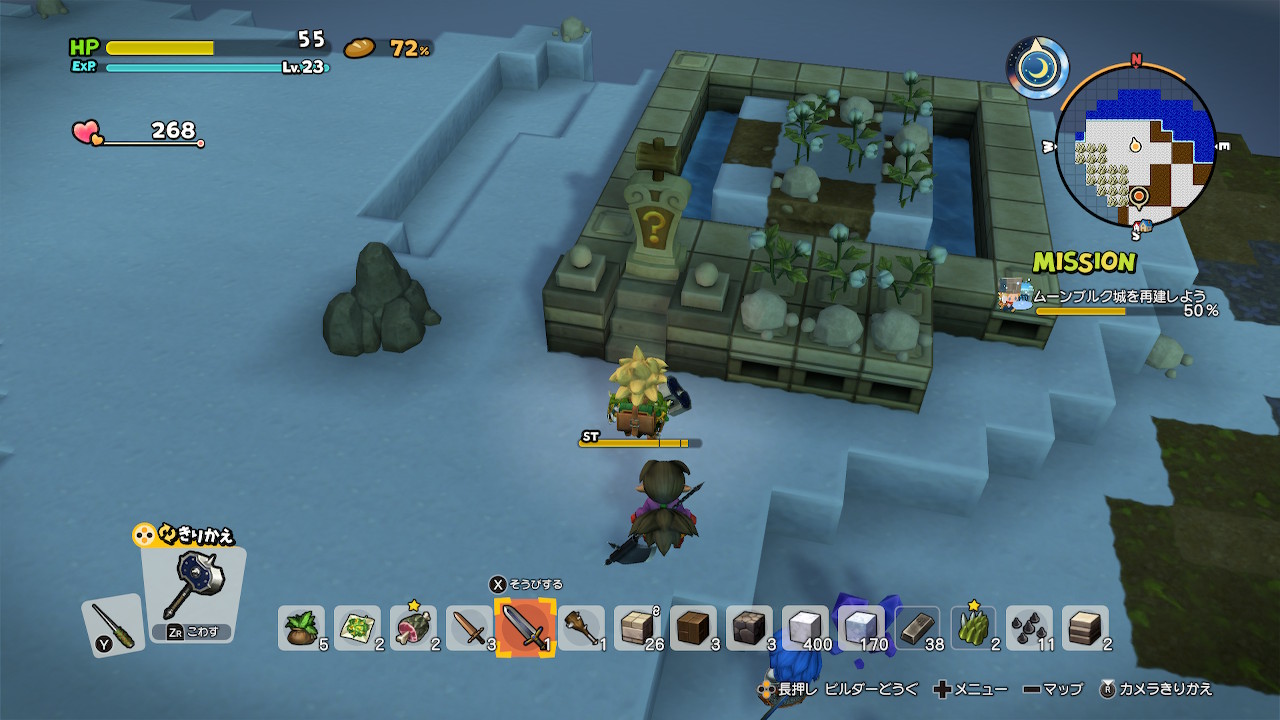Choose the salad dish hotbar slot

click(357, 628)
